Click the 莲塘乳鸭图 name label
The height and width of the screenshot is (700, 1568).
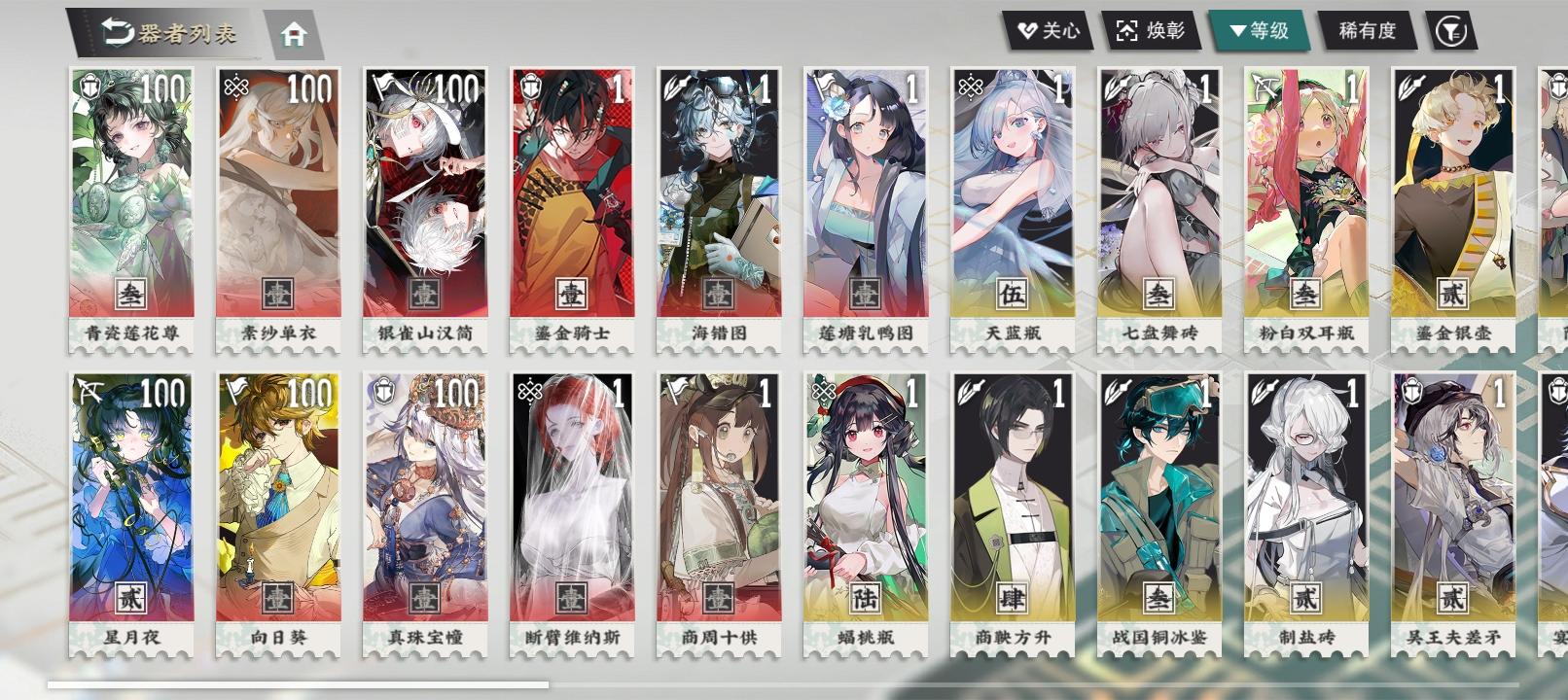click(x=868, y=331)
